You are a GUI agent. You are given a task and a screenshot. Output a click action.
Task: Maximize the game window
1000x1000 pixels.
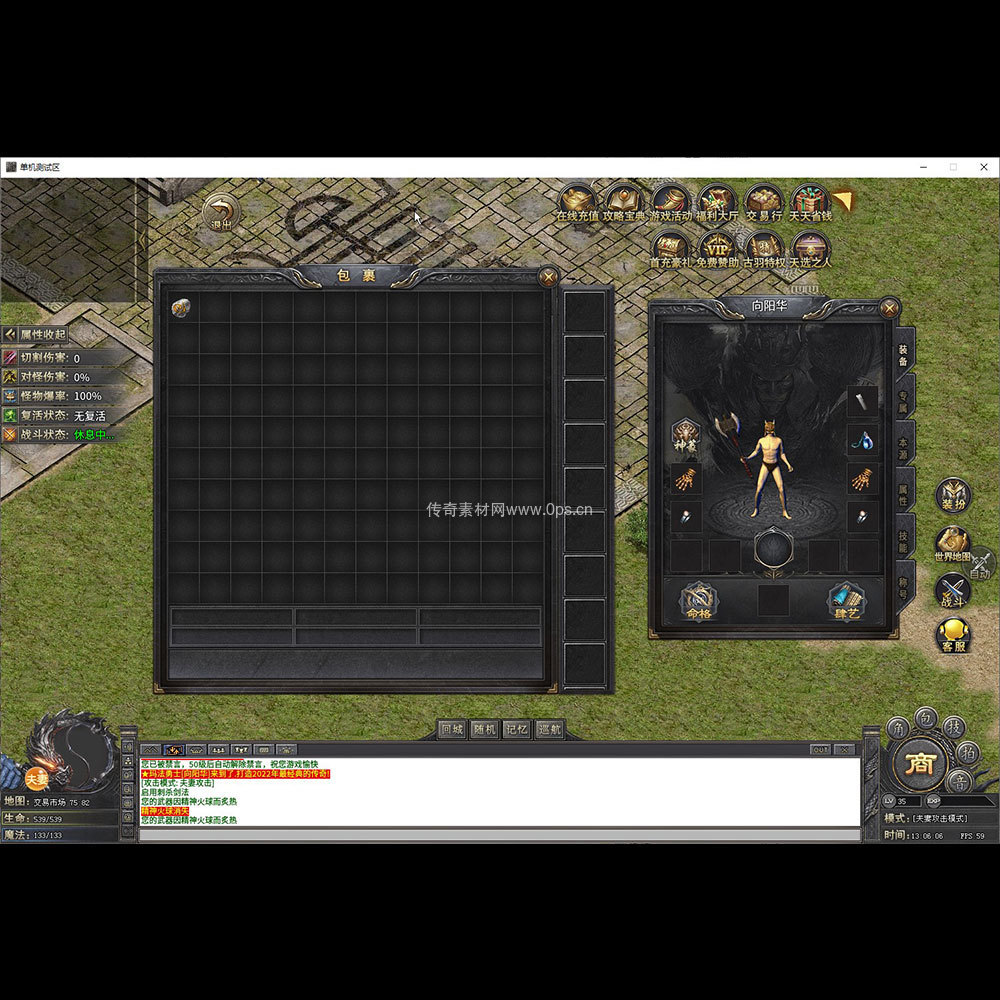click(x=953, y=167)
